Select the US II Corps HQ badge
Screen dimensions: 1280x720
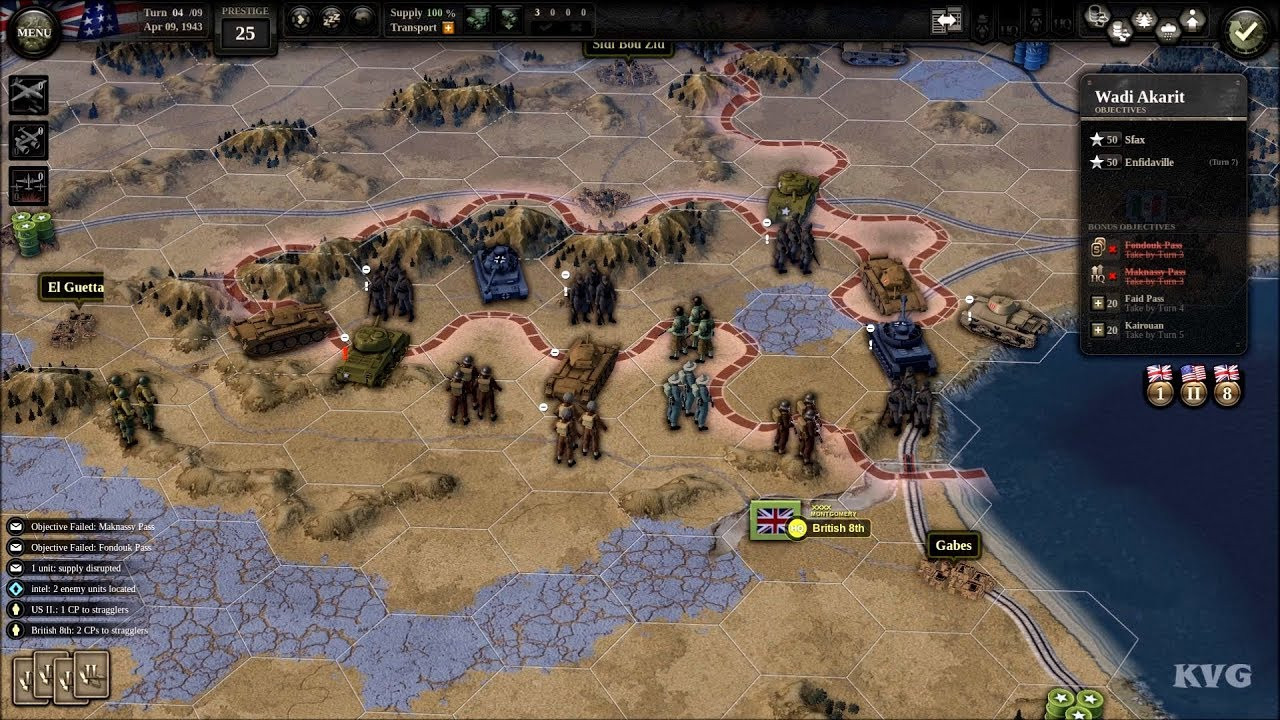coord(1193,385)
